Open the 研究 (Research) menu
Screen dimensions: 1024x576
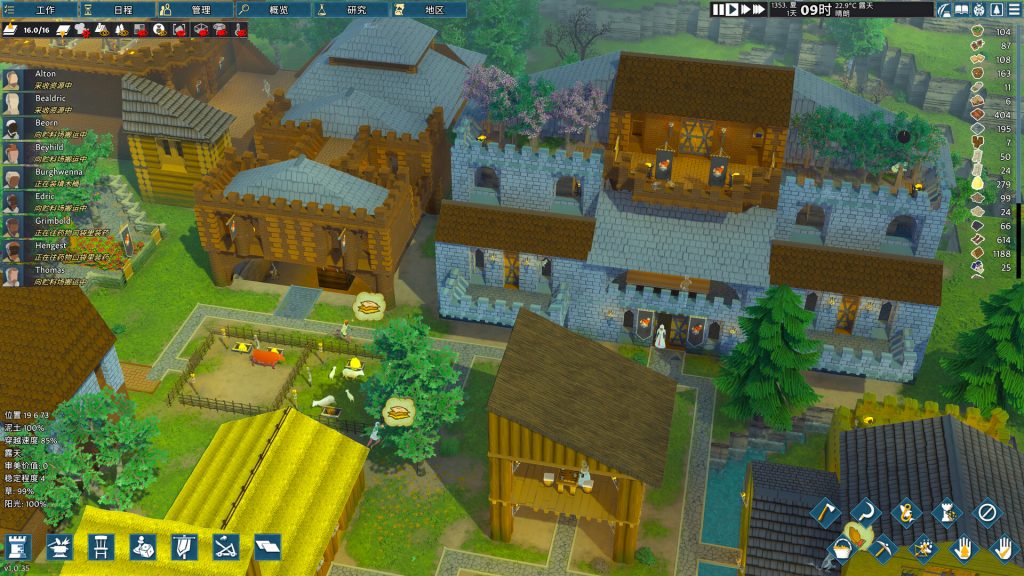click(x=353, y=9)
